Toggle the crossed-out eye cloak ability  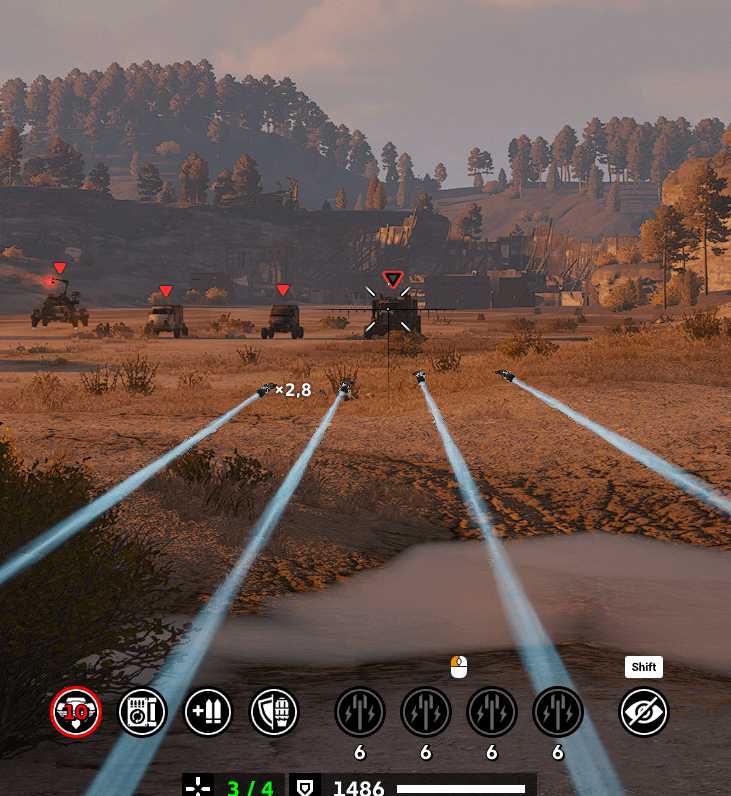[643, 712]
